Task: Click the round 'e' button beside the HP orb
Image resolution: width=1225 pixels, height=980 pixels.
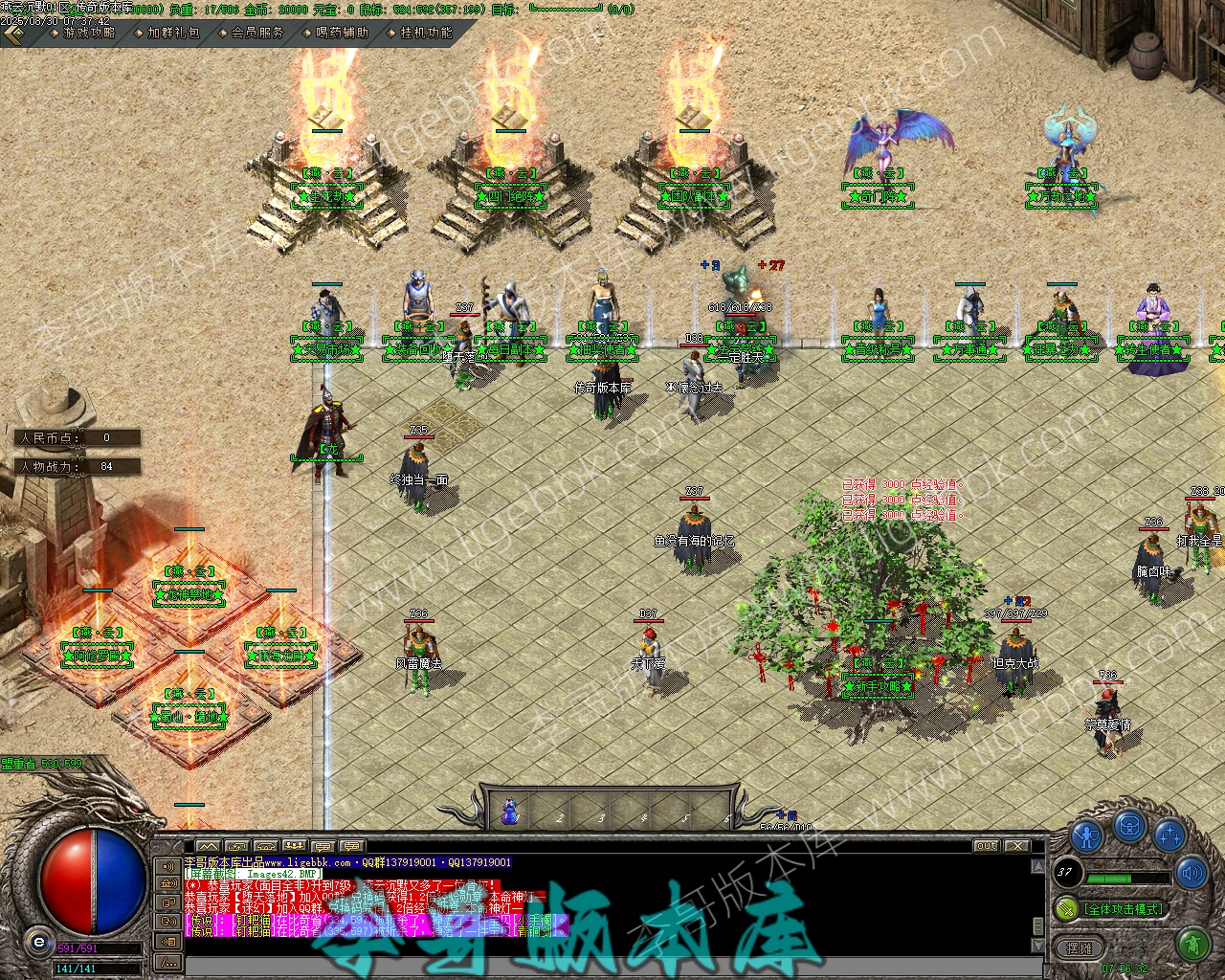Action: (39, 942)
